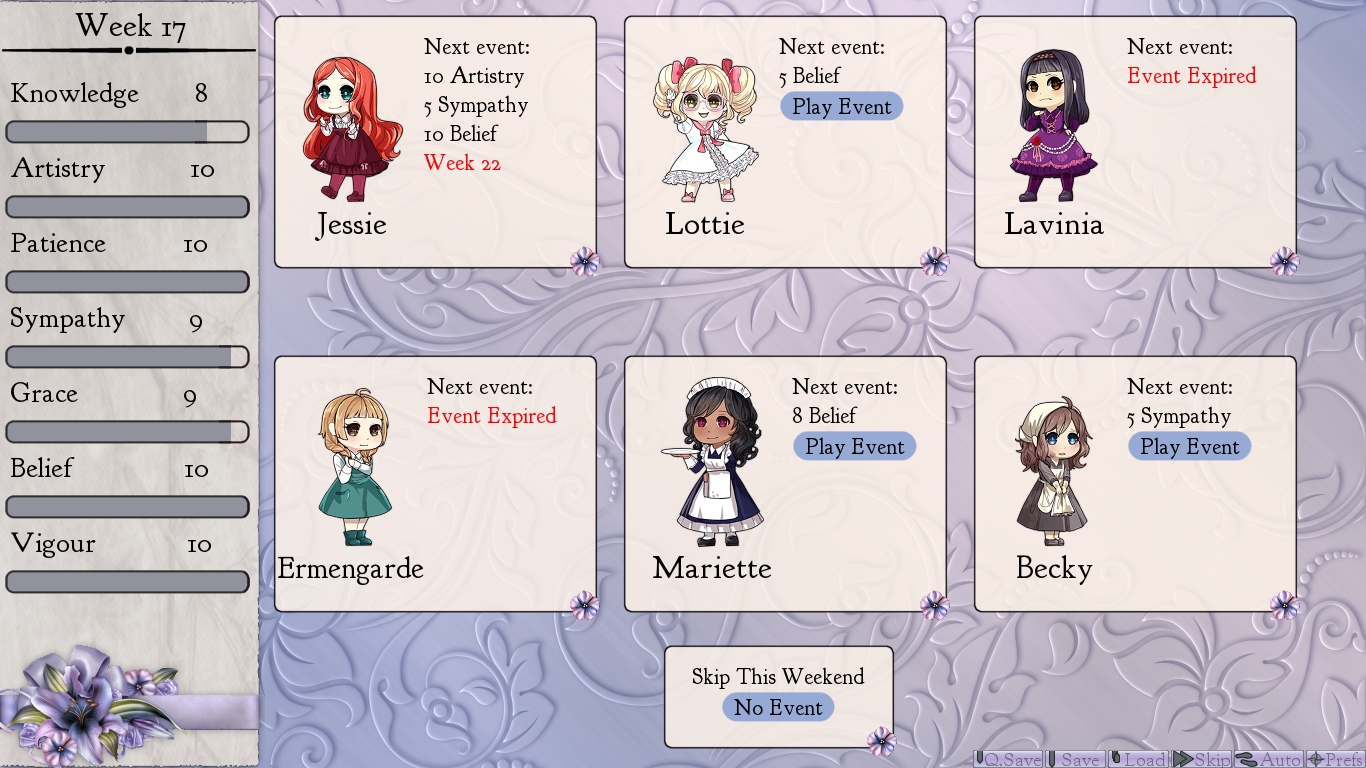Screen dimensions: 1366x768
Task: Play Lottie's 5 Belief event
Action: (x=841, y=106)
